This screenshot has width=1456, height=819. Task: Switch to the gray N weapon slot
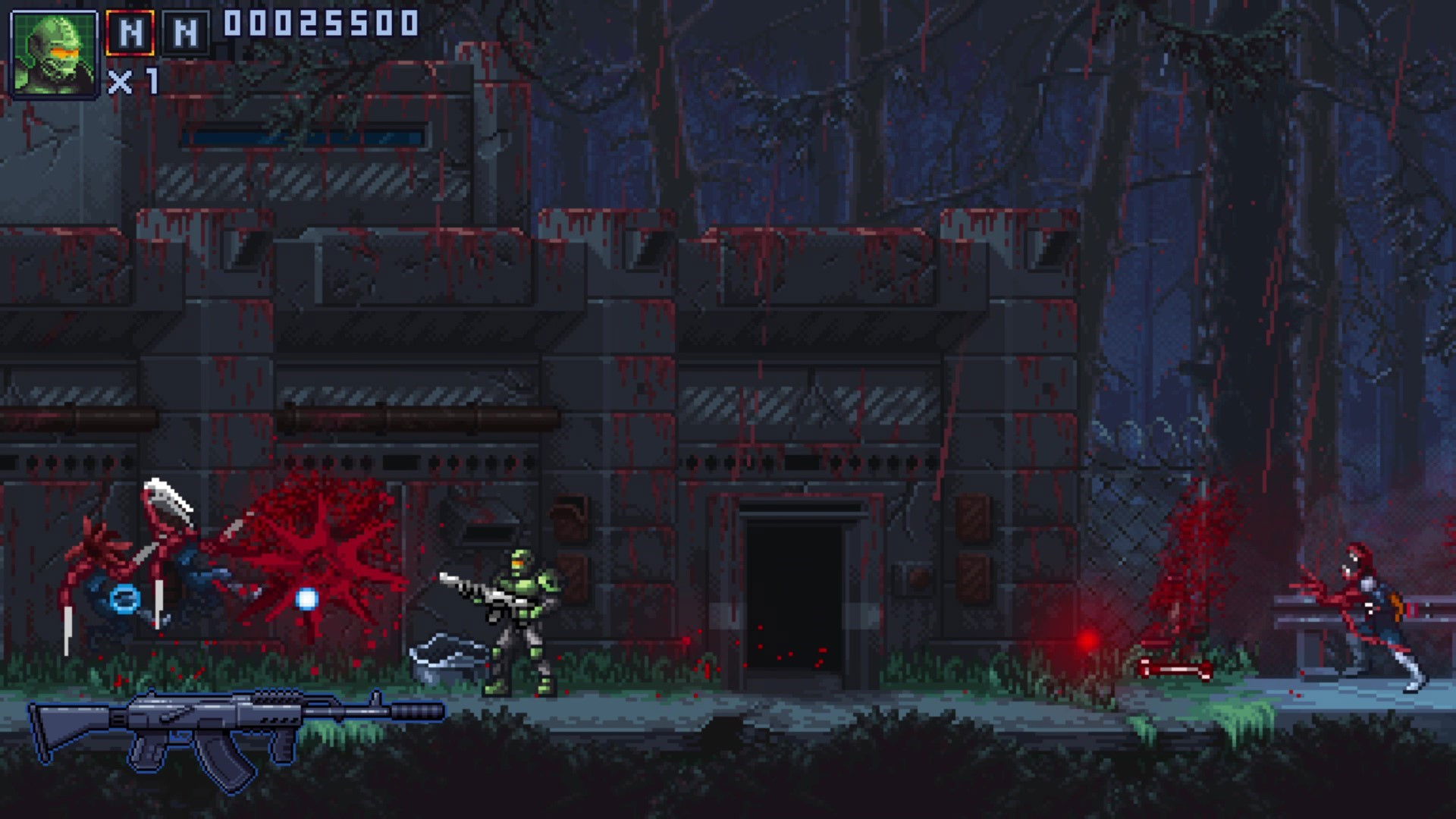click(186, 33)
